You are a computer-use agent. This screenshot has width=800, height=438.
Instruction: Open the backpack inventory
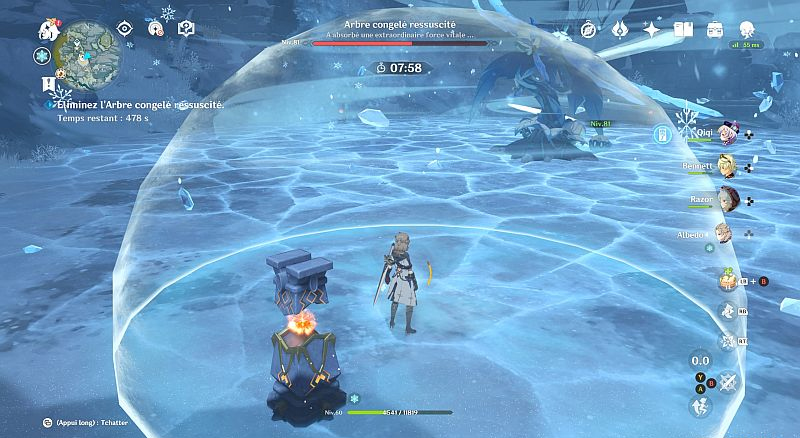pyautogui.click(x=715, y=30)
